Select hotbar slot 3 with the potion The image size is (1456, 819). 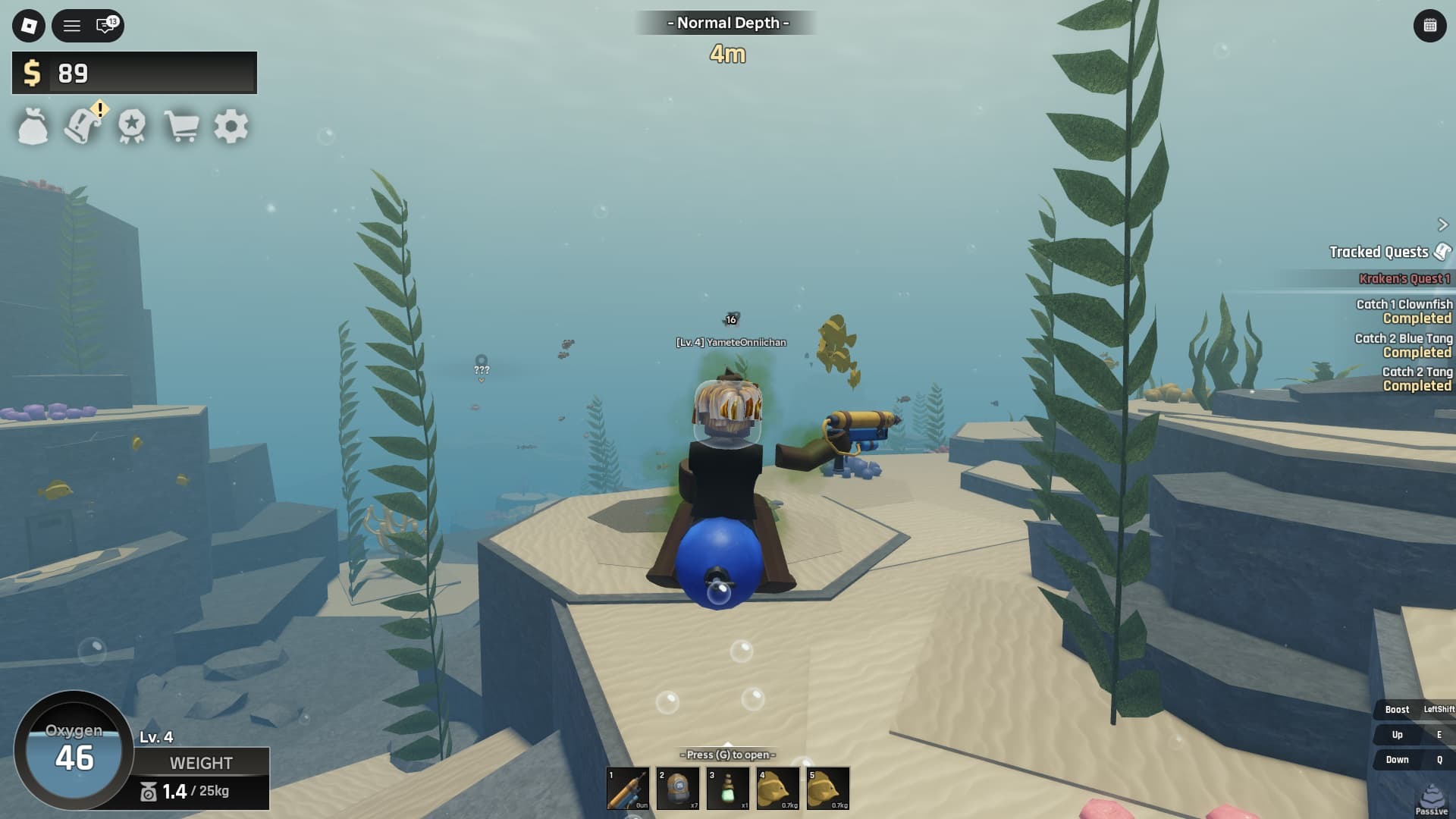pos(727,789)
